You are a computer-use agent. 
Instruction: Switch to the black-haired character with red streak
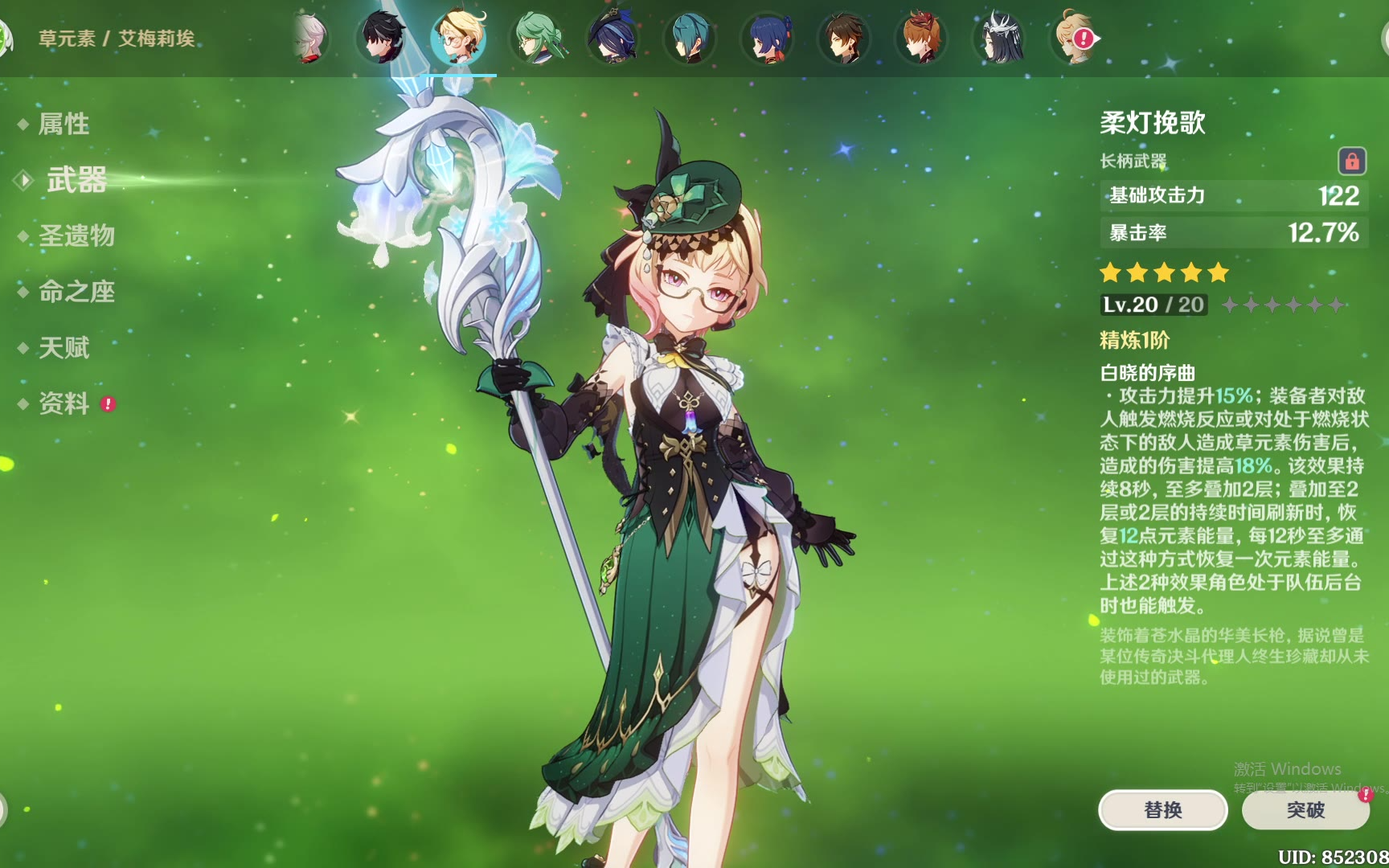(383, 38)
